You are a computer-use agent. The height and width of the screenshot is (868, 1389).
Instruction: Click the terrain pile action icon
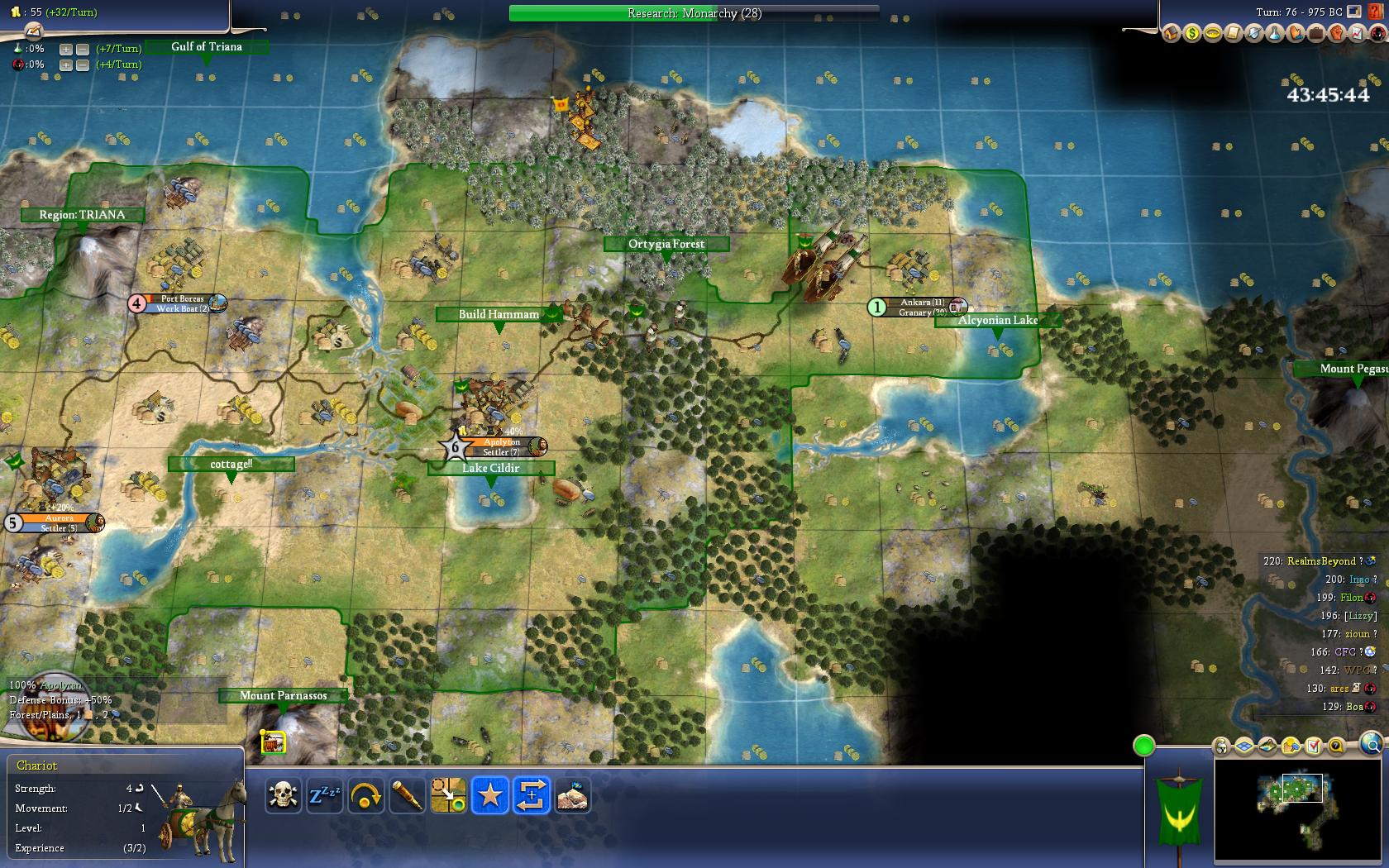572,795
